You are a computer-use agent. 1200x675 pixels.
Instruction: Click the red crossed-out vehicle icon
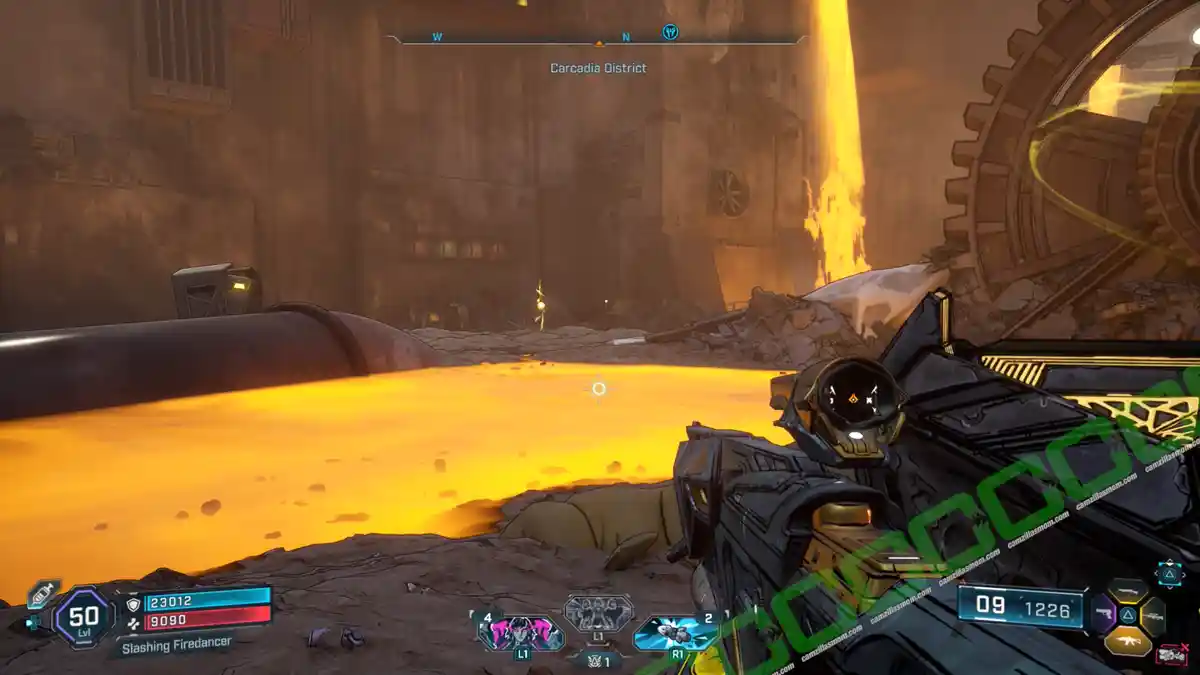tap(1171, 655)
